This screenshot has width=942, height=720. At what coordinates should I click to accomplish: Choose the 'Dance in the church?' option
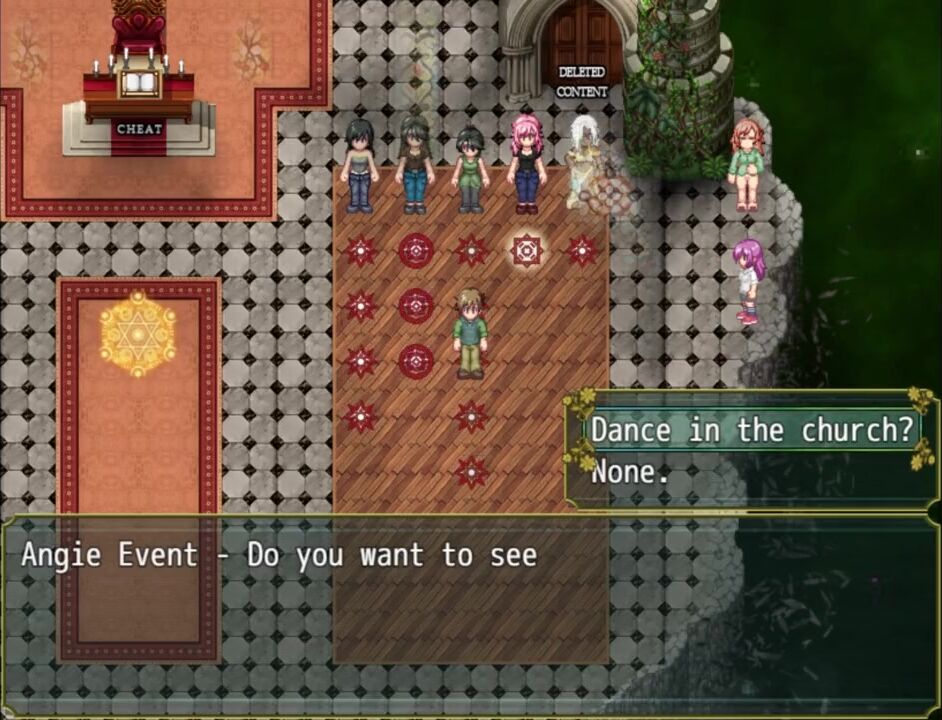coord(751,431)
